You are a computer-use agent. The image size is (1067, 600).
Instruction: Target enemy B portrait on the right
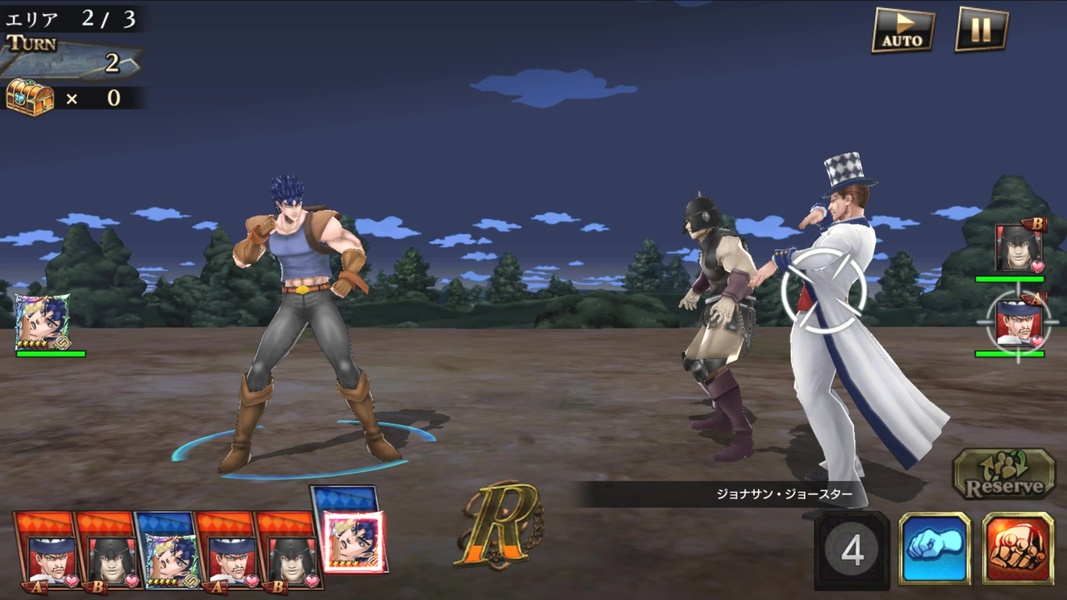tap(1019, 246)
